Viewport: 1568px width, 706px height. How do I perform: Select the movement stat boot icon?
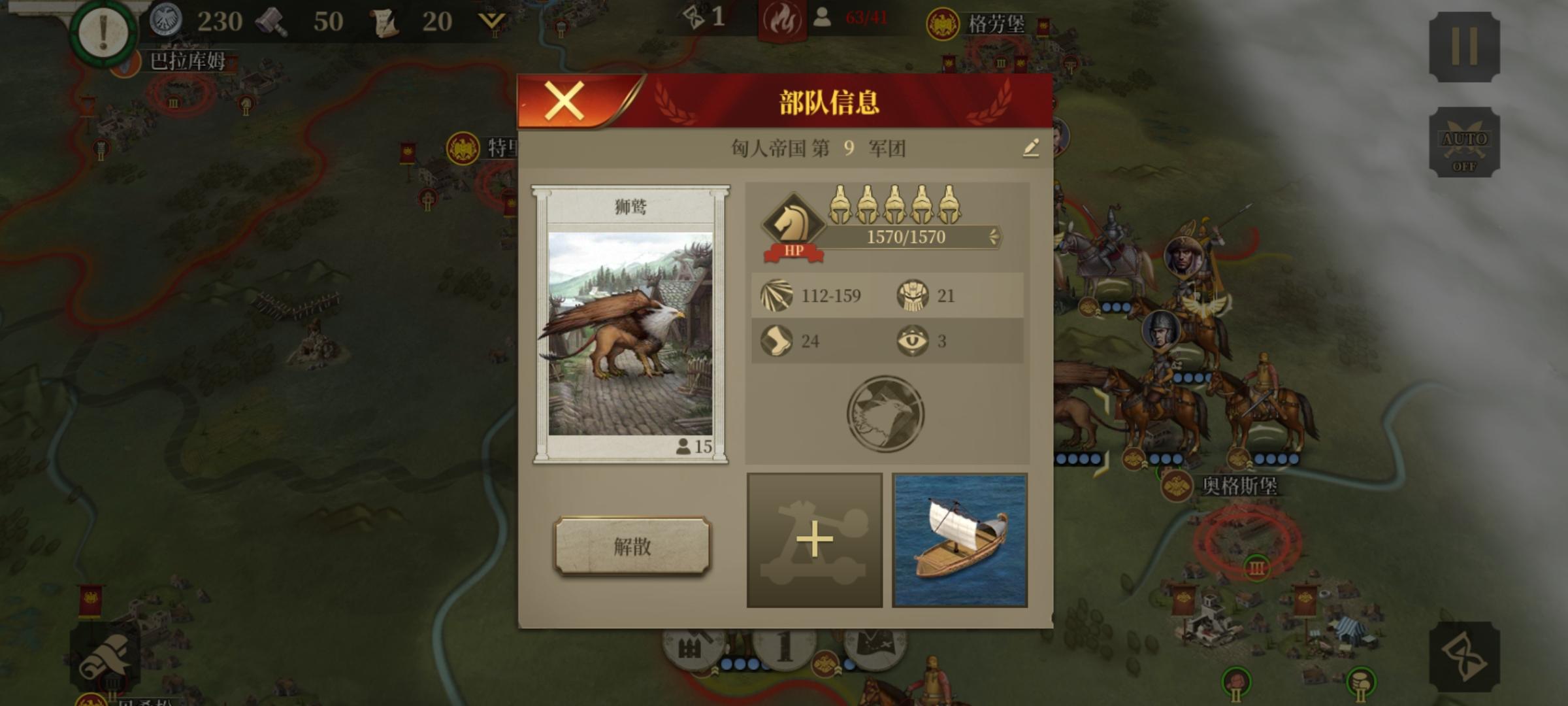point(776,340)
